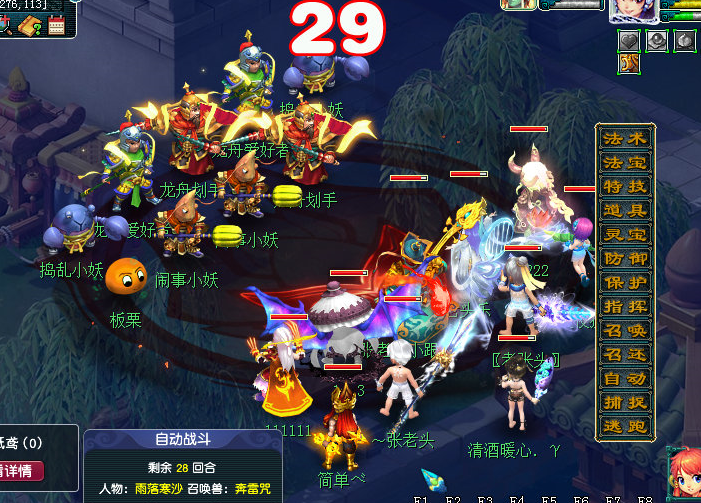Choose the 逃跑 flee command
Viewport: 701px width, 503px height.
point(623,427)
